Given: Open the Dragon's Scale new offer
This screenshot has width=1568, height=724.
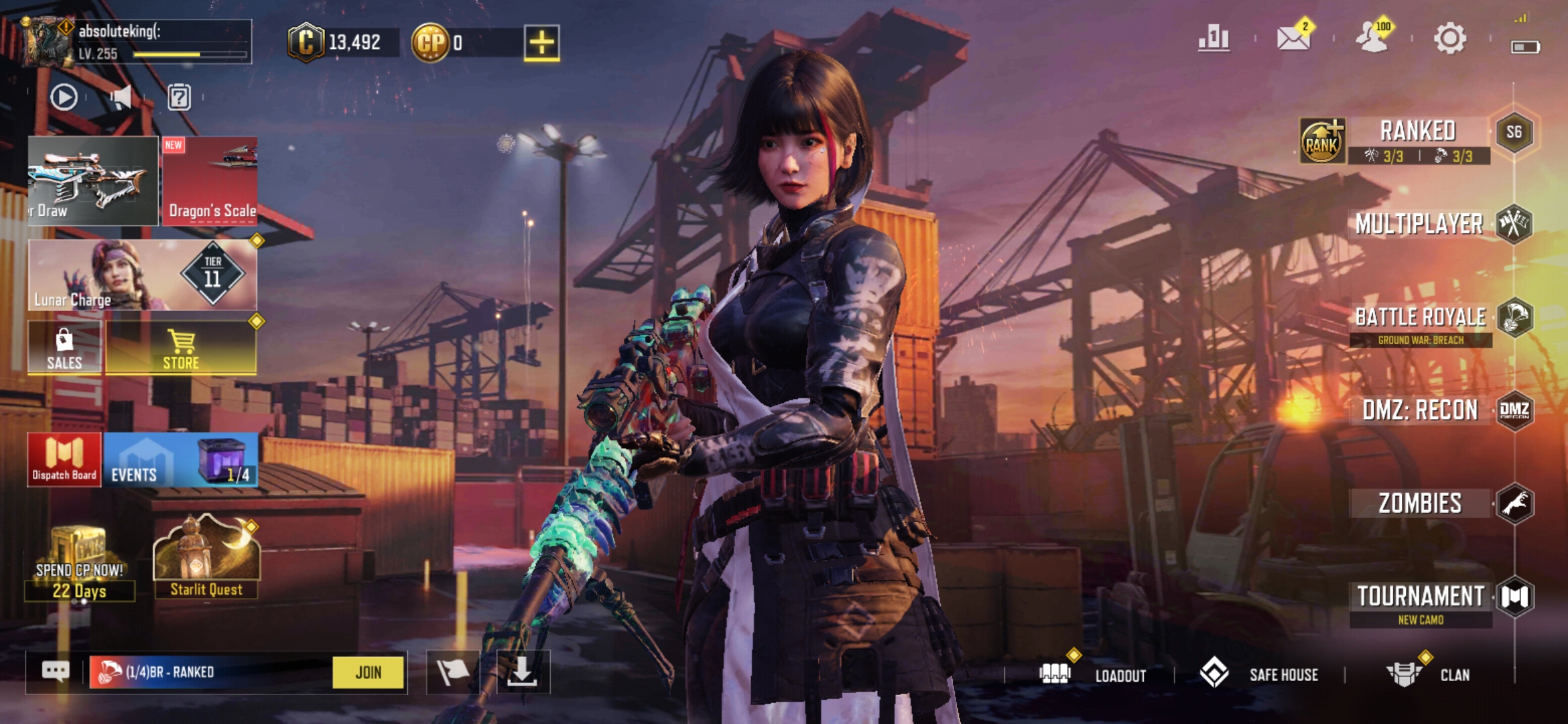Looking at the screenshot, I should [210, 181].
